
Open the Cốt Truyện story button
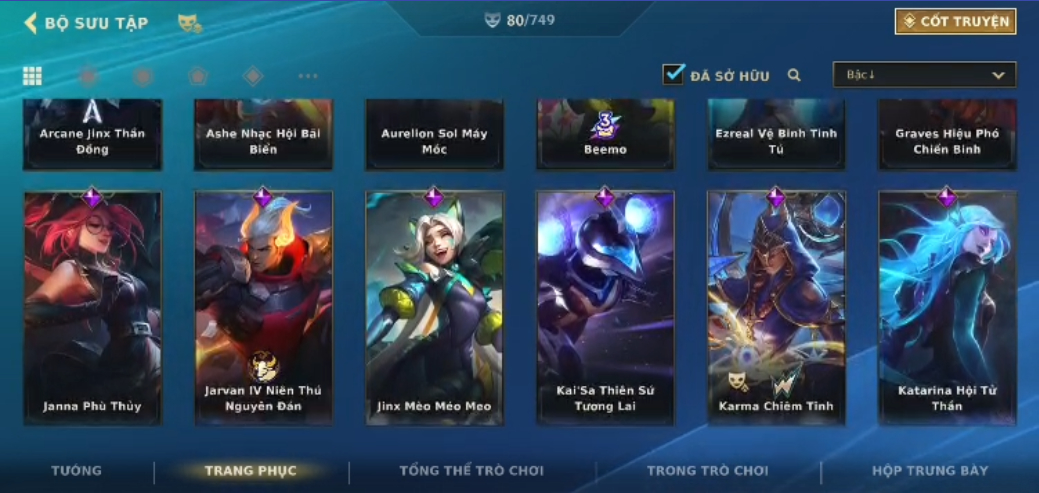pos(955,21)
